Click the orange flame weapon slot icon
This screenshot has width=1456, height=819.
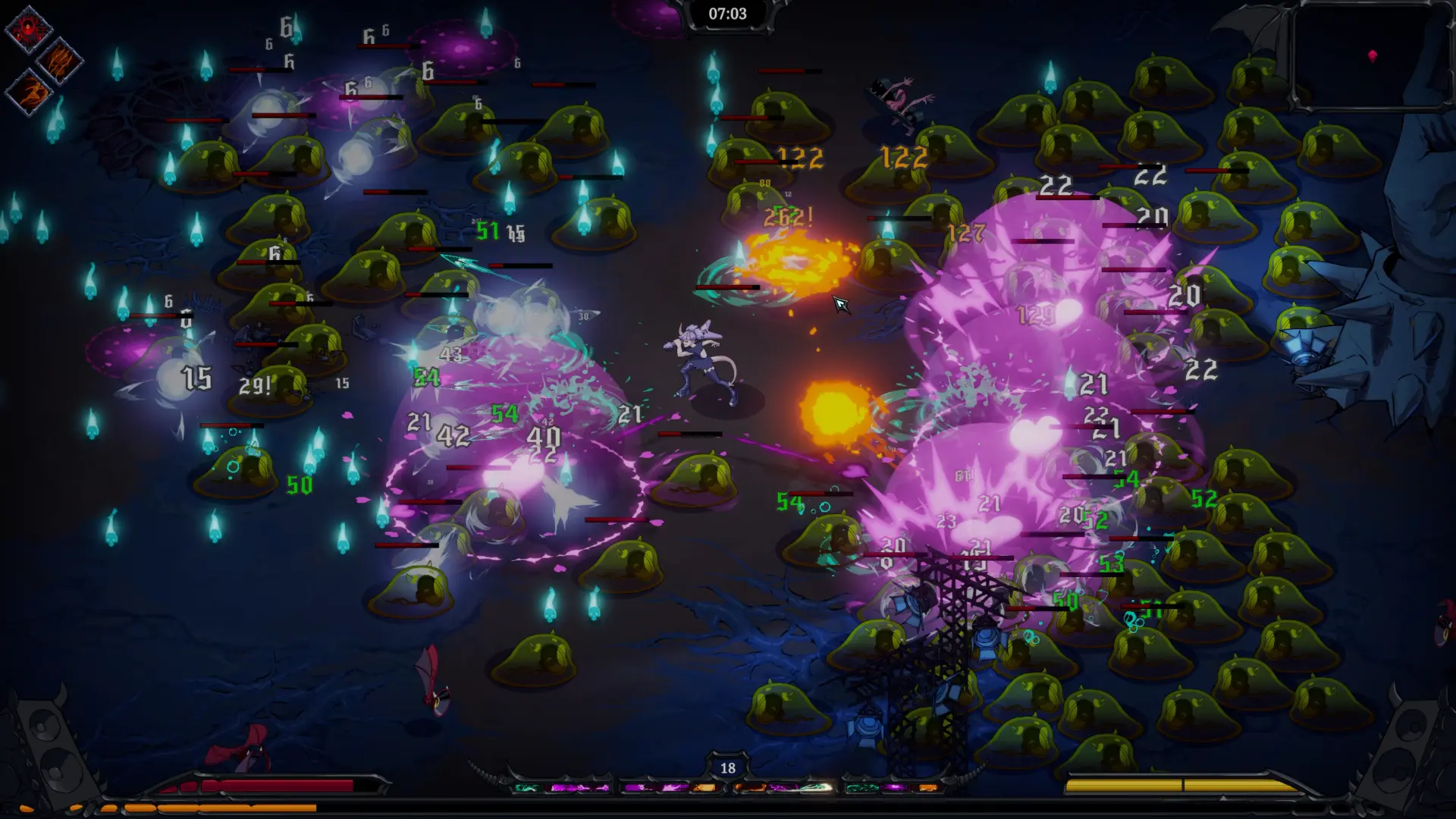pyautogui.click(x=704, y=789)
